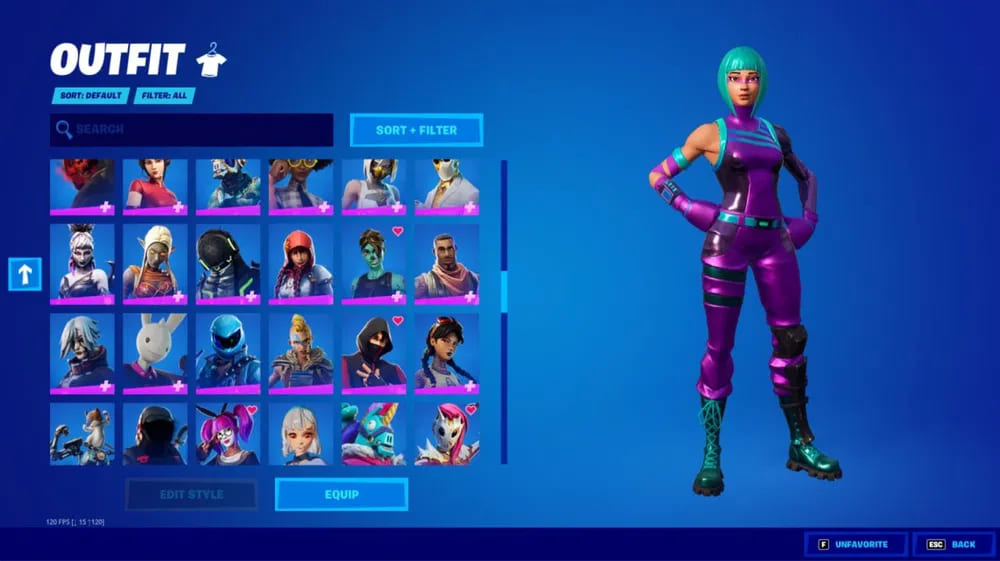Select the white rabbit-eared outfit
This screenshot has height=561, width=1000.
pyautogui.click(x=155, y=352)
